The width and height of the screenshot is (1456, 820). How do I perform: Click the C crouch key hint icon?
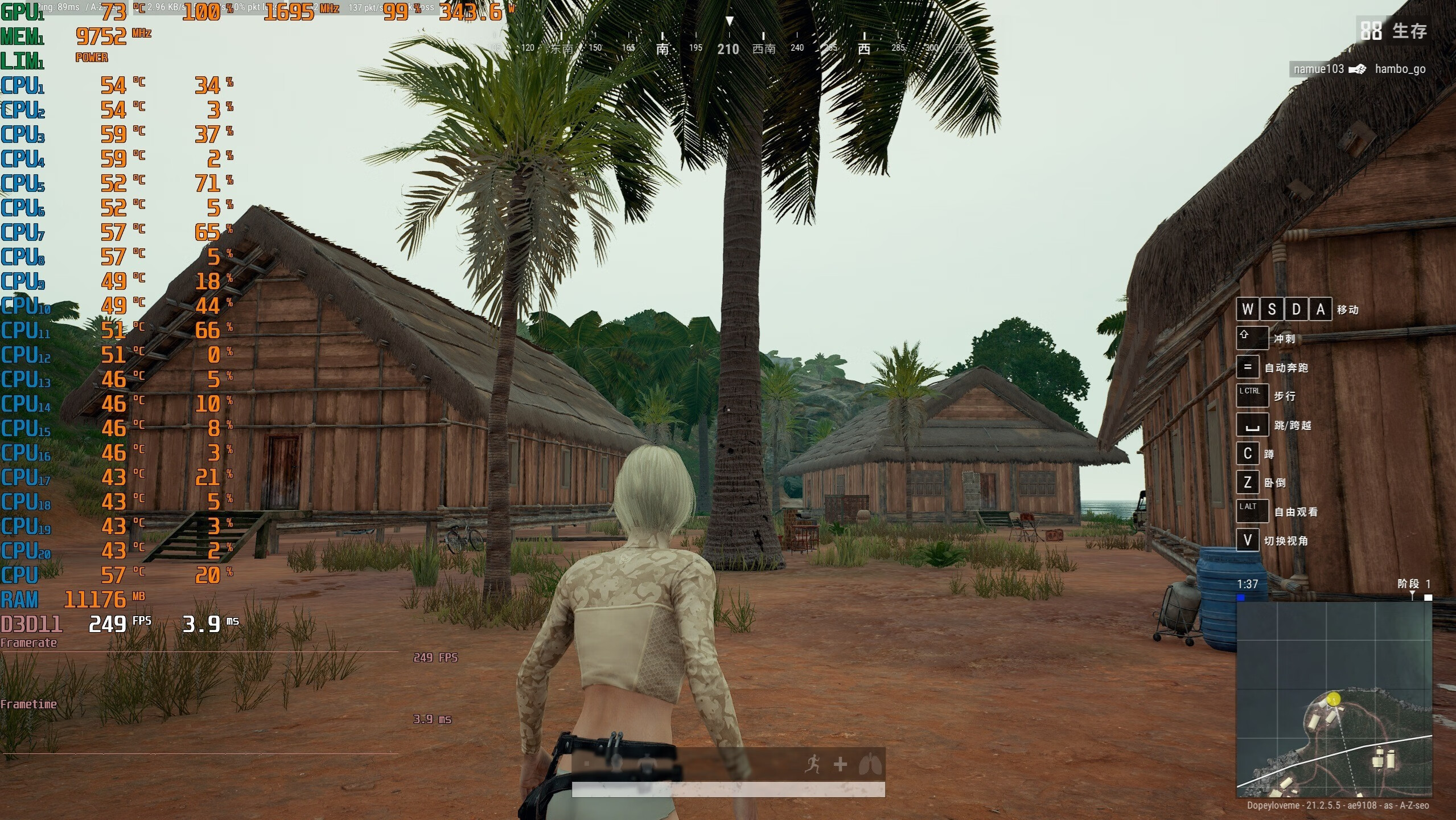click(x=1248, y=453)
